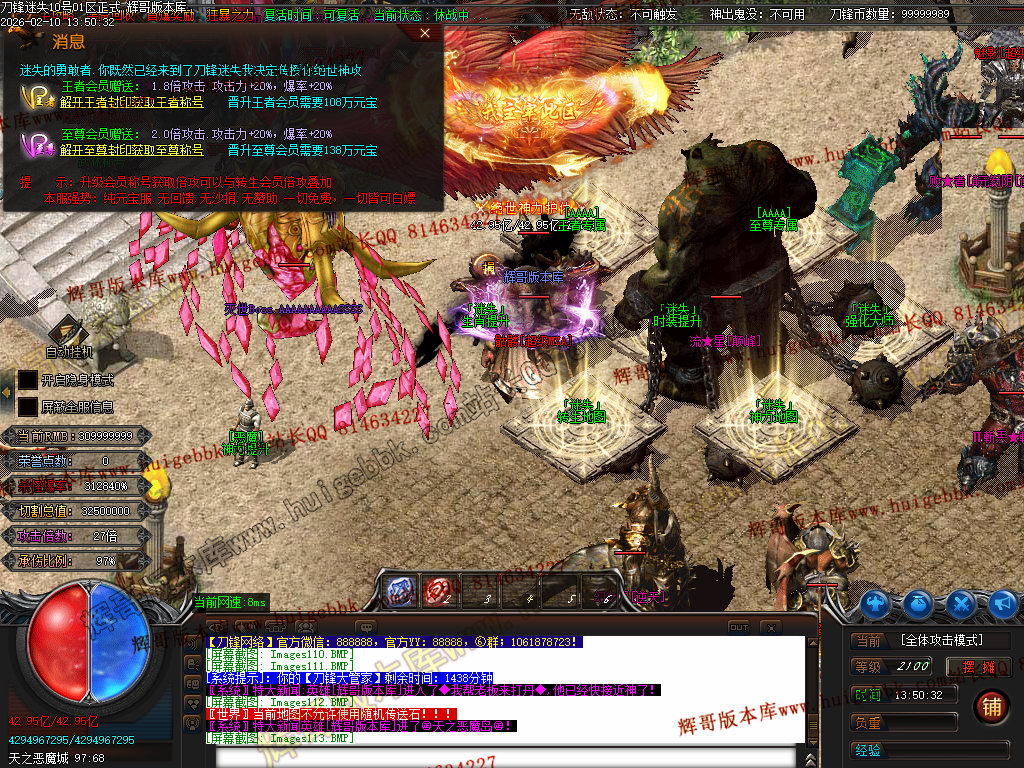Close the chat panel with its X button
Image resolution: width=1024 pixels, height=768 pixels.
770,627
